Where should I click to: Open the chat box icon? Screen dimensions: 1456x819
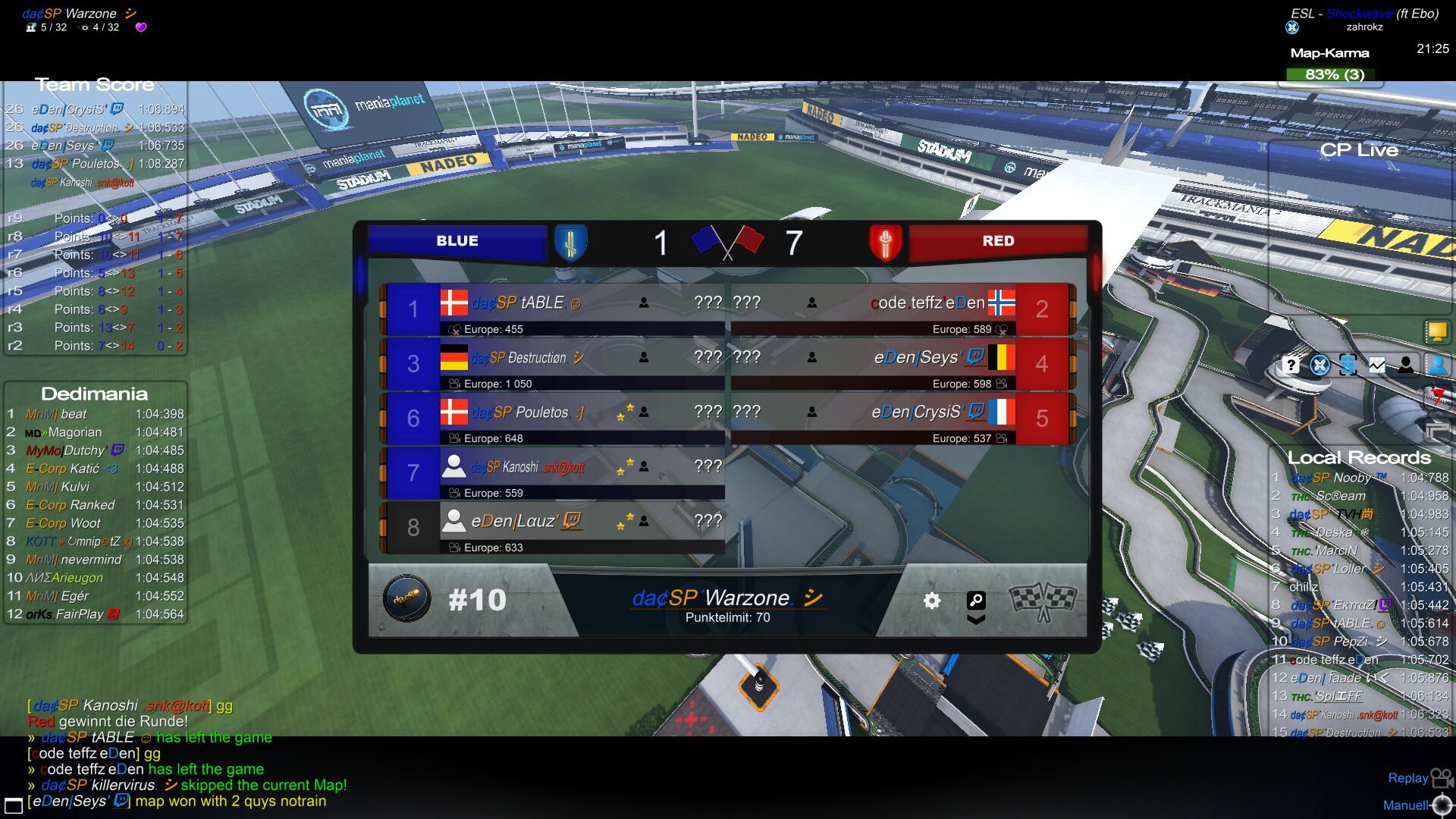pos(13,805)
